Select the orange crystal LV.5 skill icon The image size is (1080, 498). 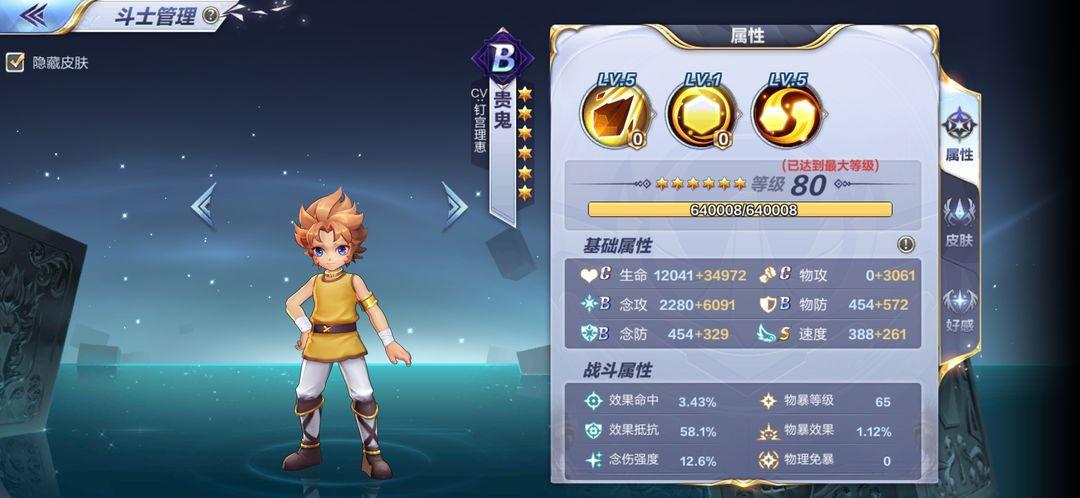(615, 114)
